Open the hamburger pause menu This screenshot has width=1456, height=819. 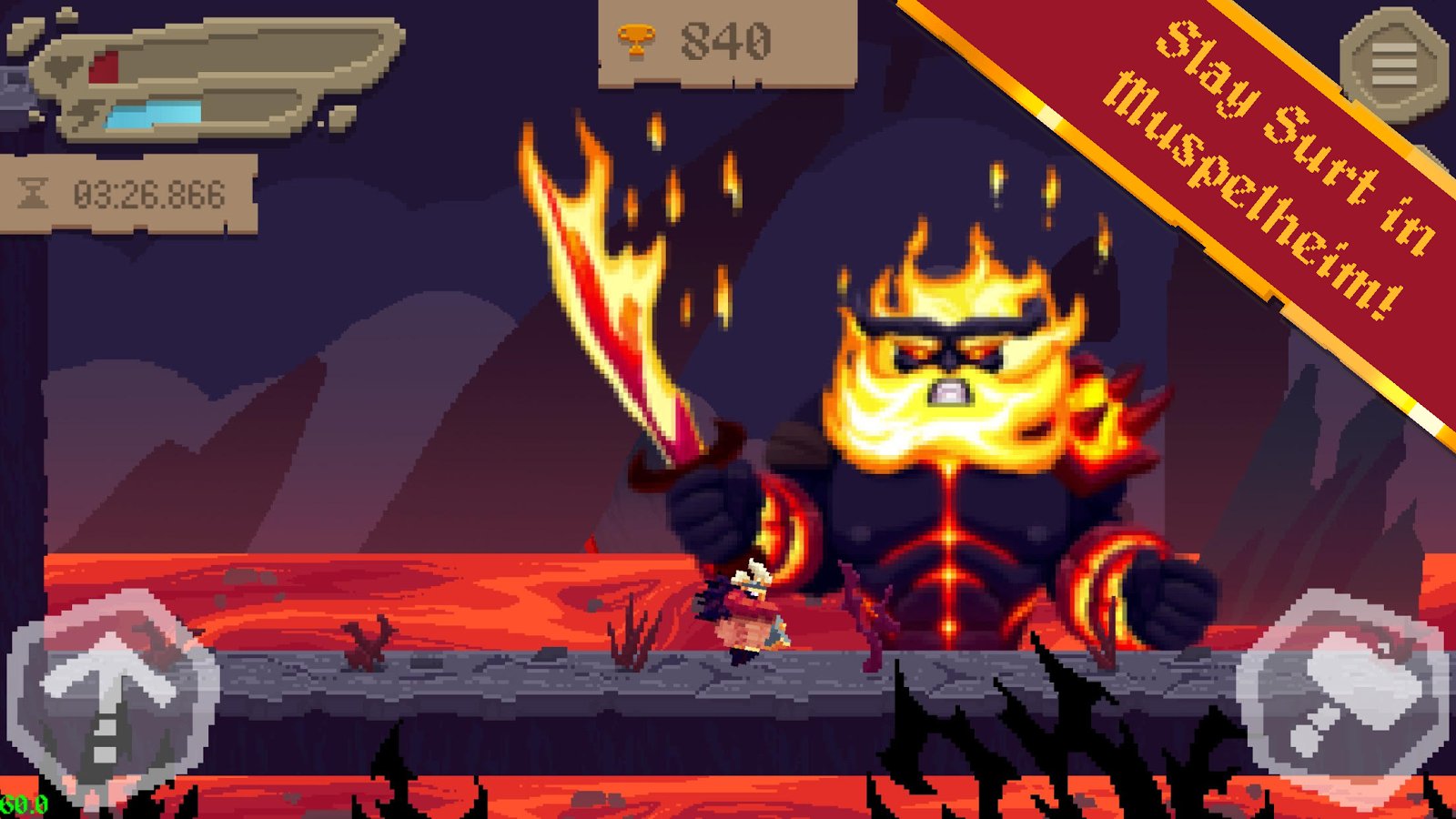pos(1393,64)
